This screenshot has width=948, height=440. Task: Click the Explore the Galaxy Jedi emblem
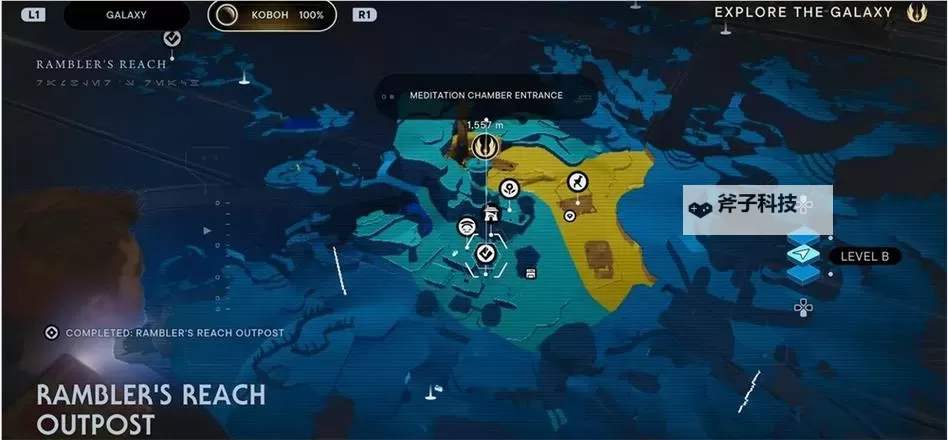coord(917,13)
